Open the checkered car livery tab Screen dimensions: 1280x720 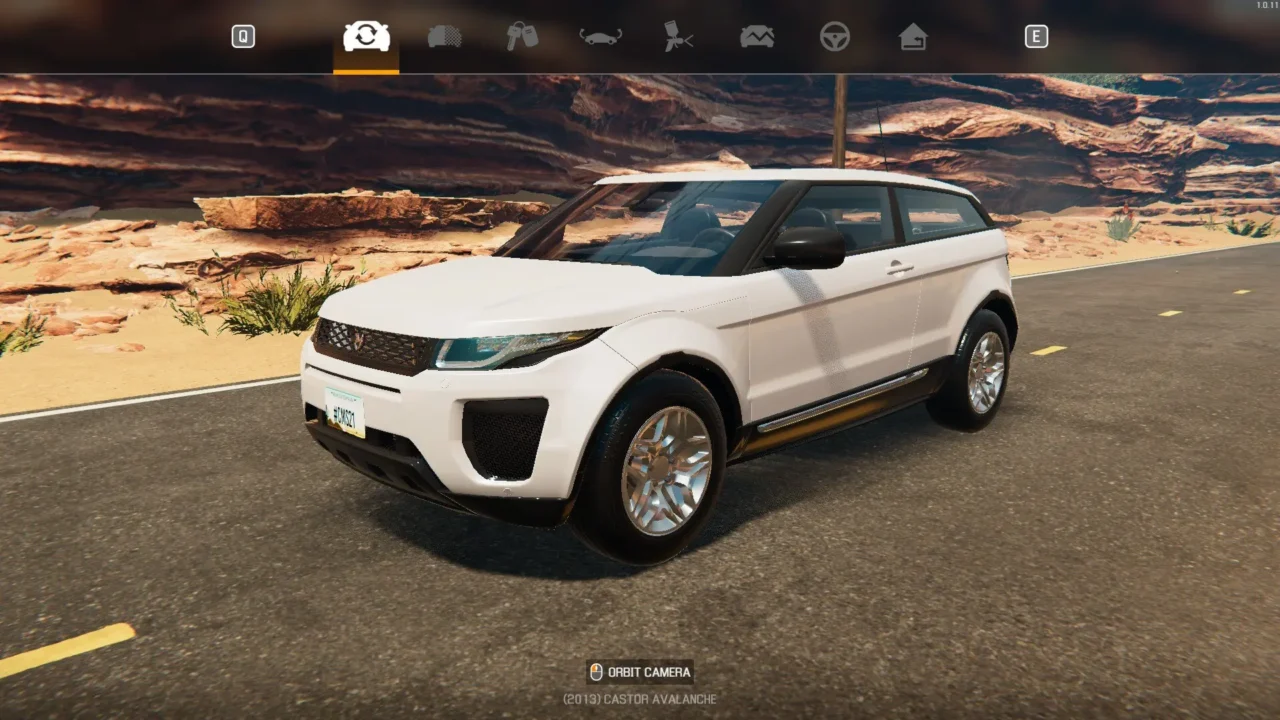click(445, 37)
